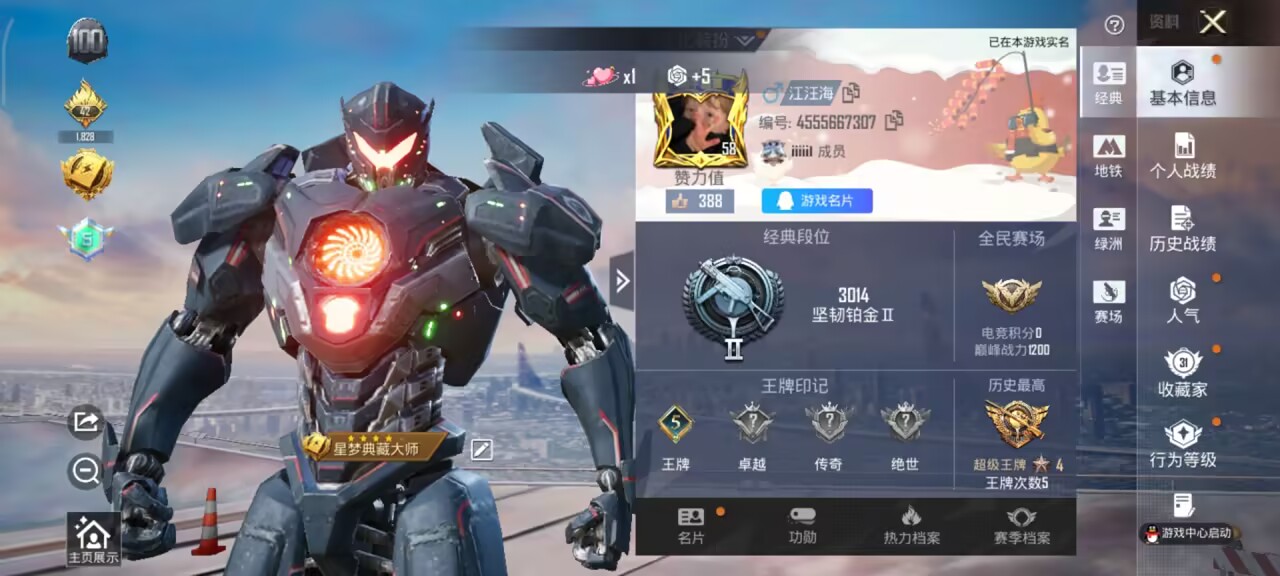Open the 基本信息 basic info section
Viewport: 1280px width, 576px height.
click(x=1182, y=83)
